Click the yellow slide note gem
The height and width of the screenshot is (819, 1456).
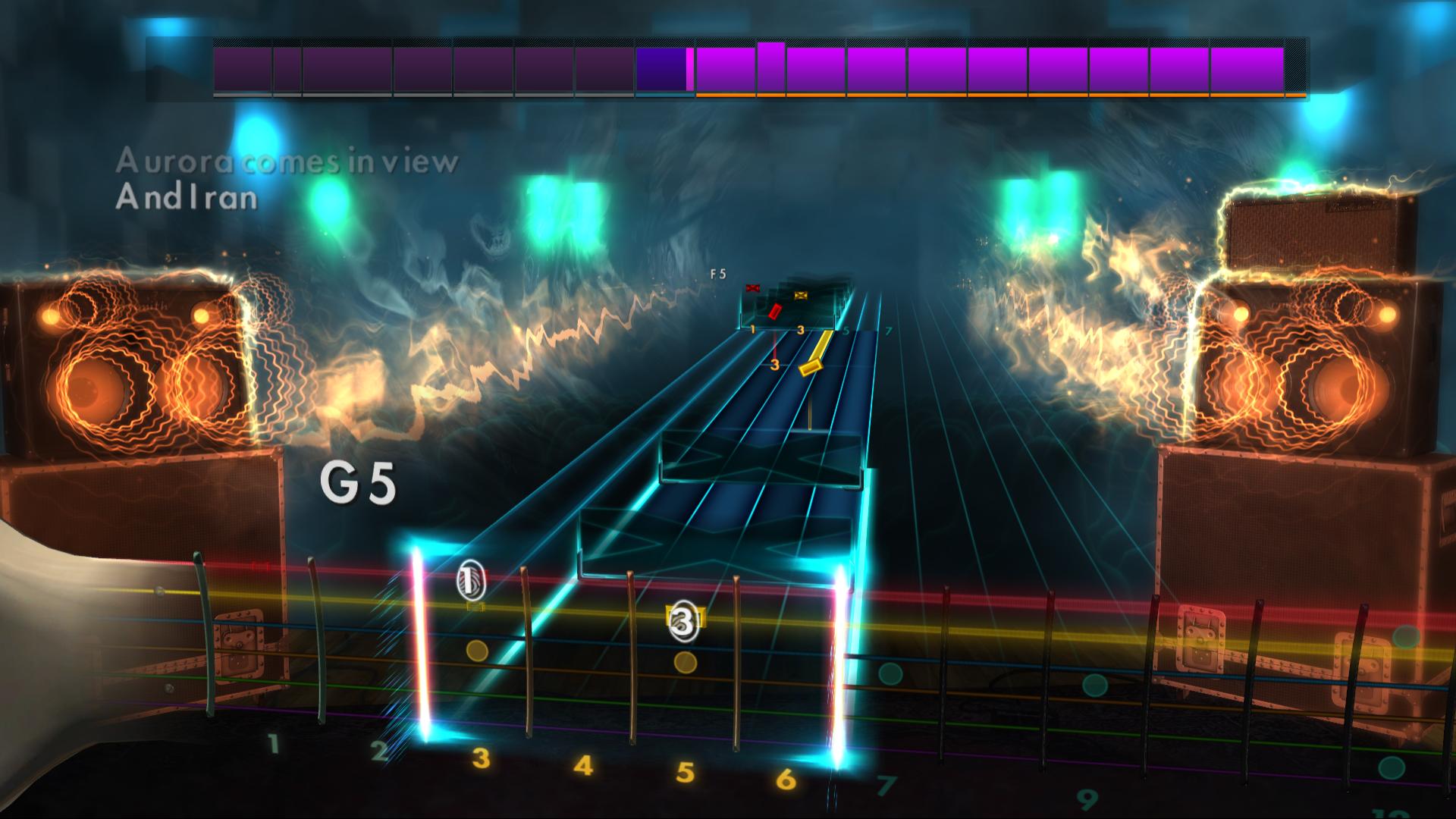(811, 369)
